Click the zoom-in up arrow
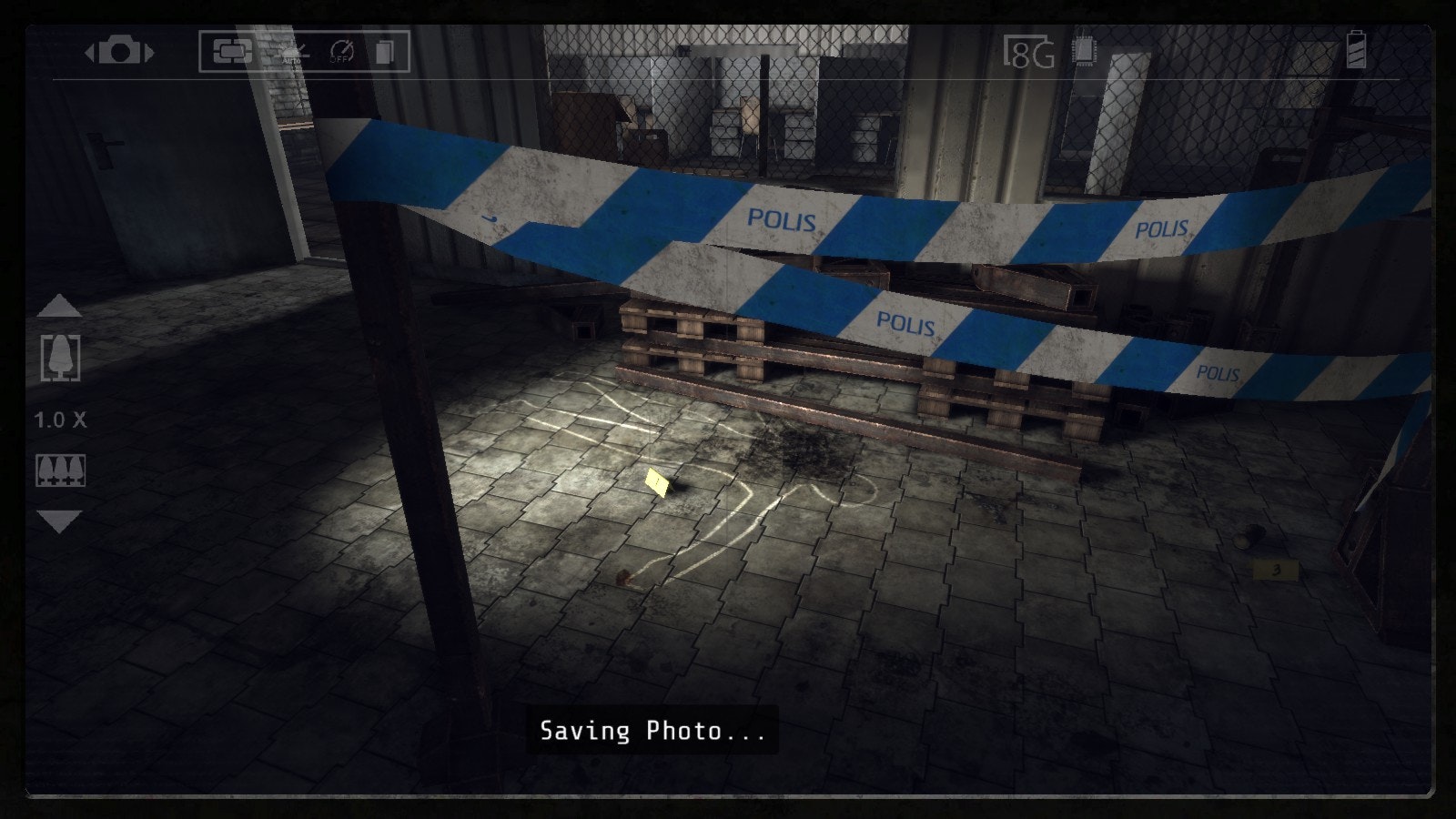1456x819 pixels. coord(60,307)
